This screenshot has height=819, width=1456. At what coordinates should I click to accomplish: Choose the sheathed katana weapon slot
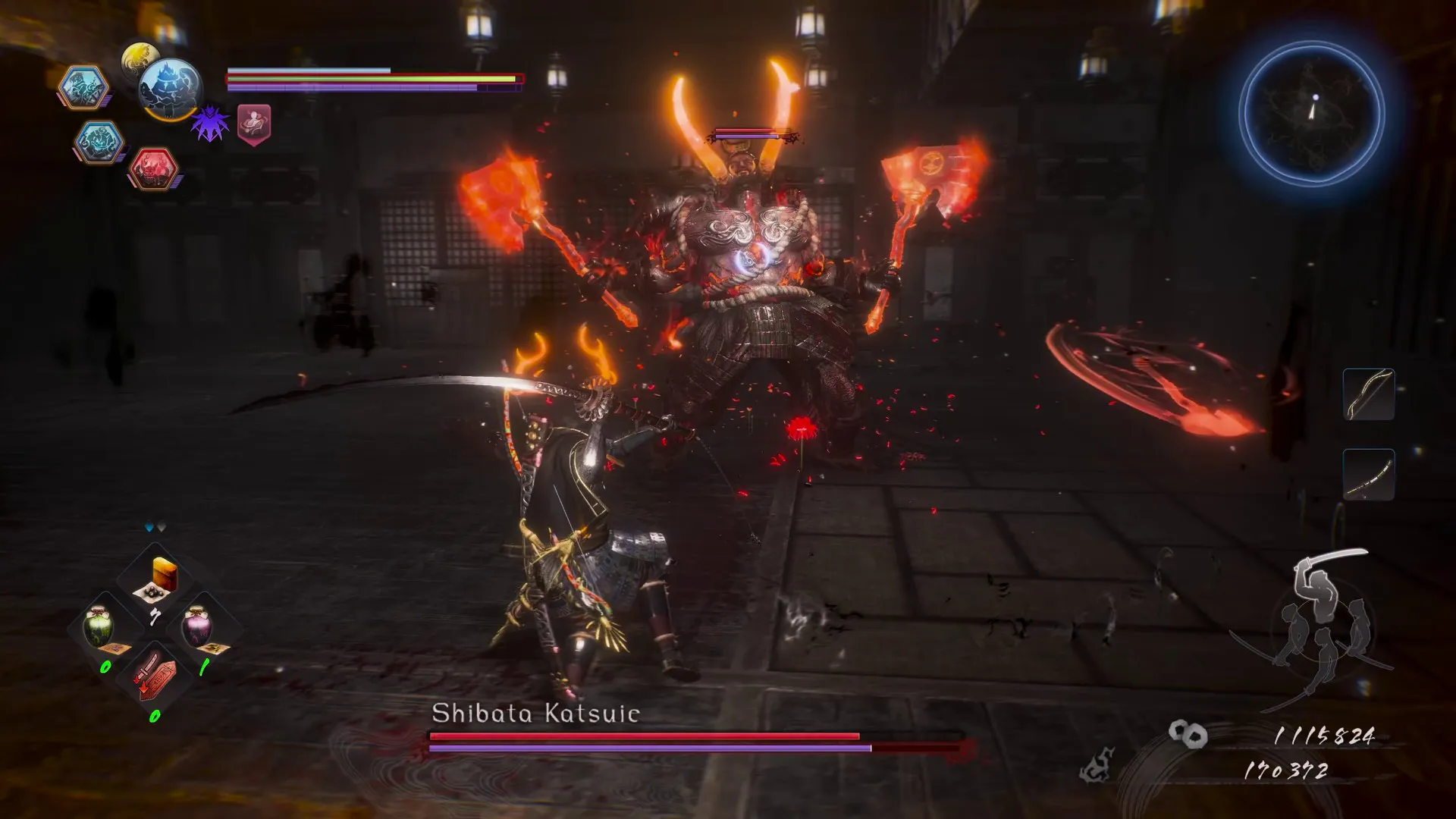coord(1368,475)
